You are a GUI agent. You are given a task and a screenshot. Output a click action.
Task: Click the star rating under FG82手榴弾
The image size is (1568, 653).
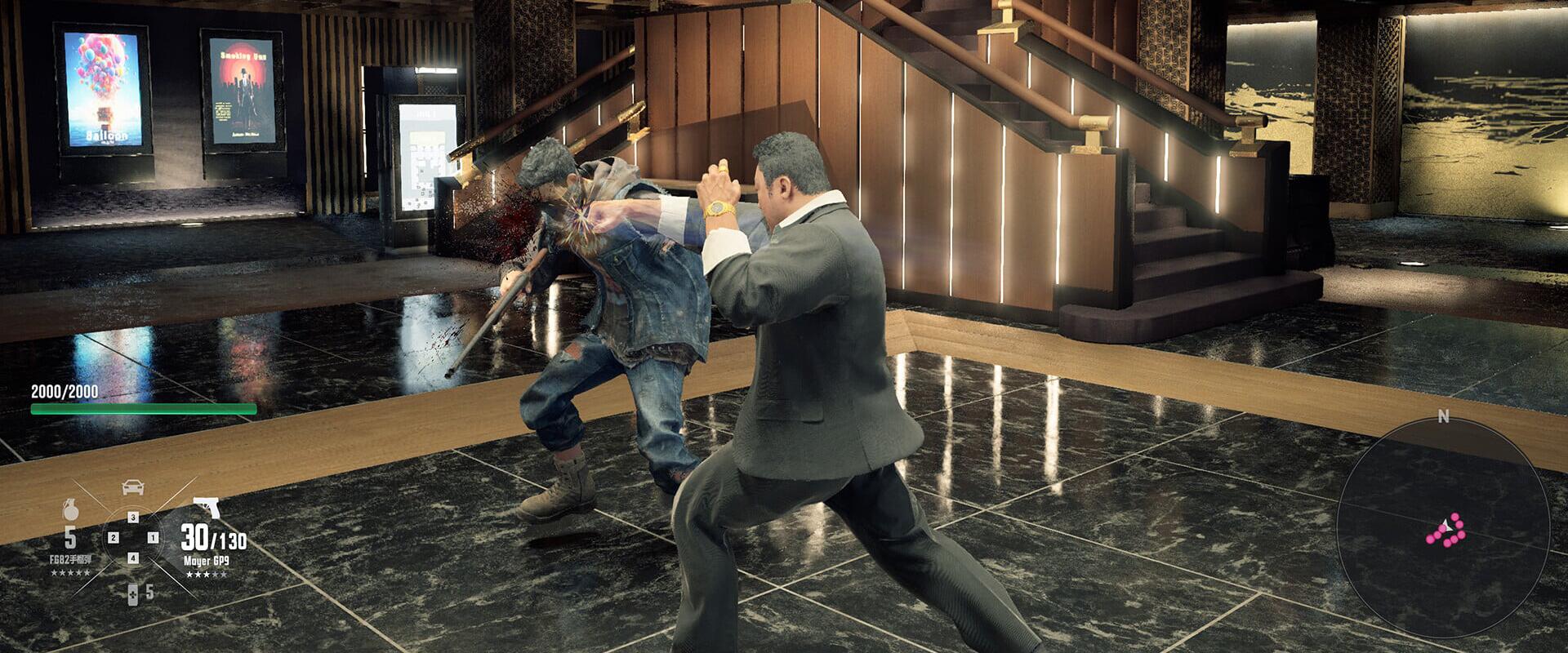pos(70,571)
